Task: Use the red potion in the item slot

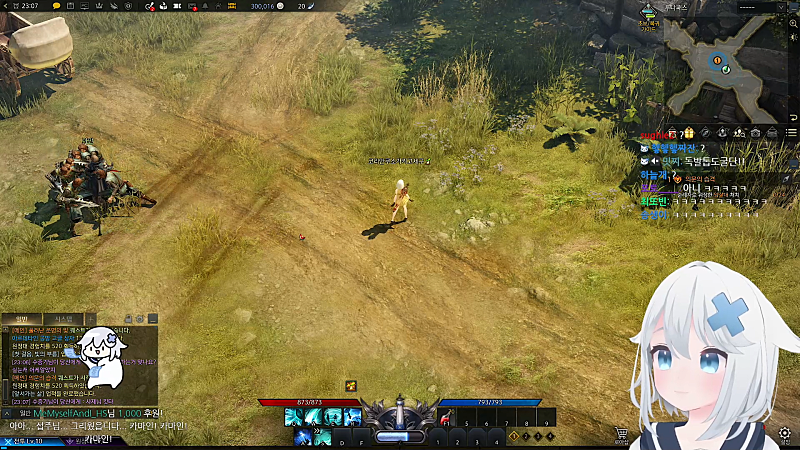Action: click(x=446, y=418)
